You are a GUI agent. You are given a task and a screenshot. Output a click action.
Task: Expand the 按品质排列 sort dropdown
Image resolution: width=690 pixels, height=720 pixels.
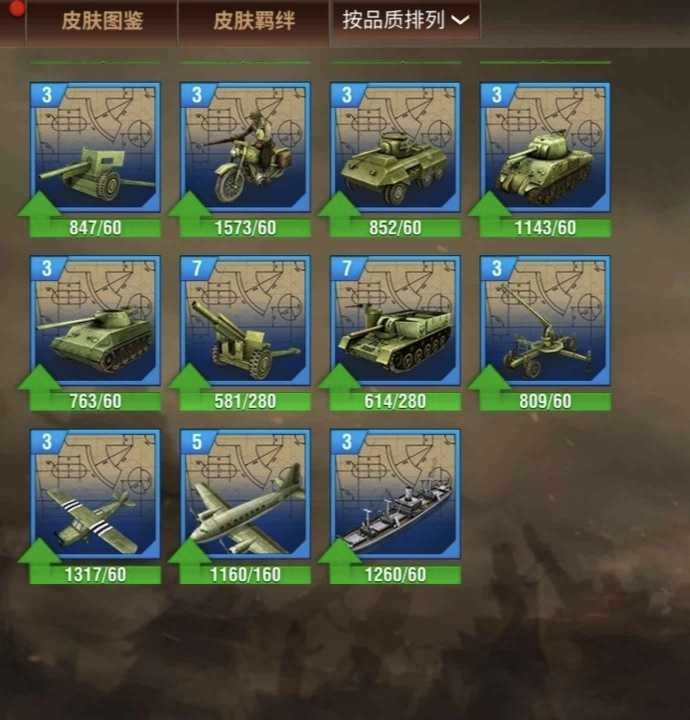pyautogui.click(x=405, y=20)
